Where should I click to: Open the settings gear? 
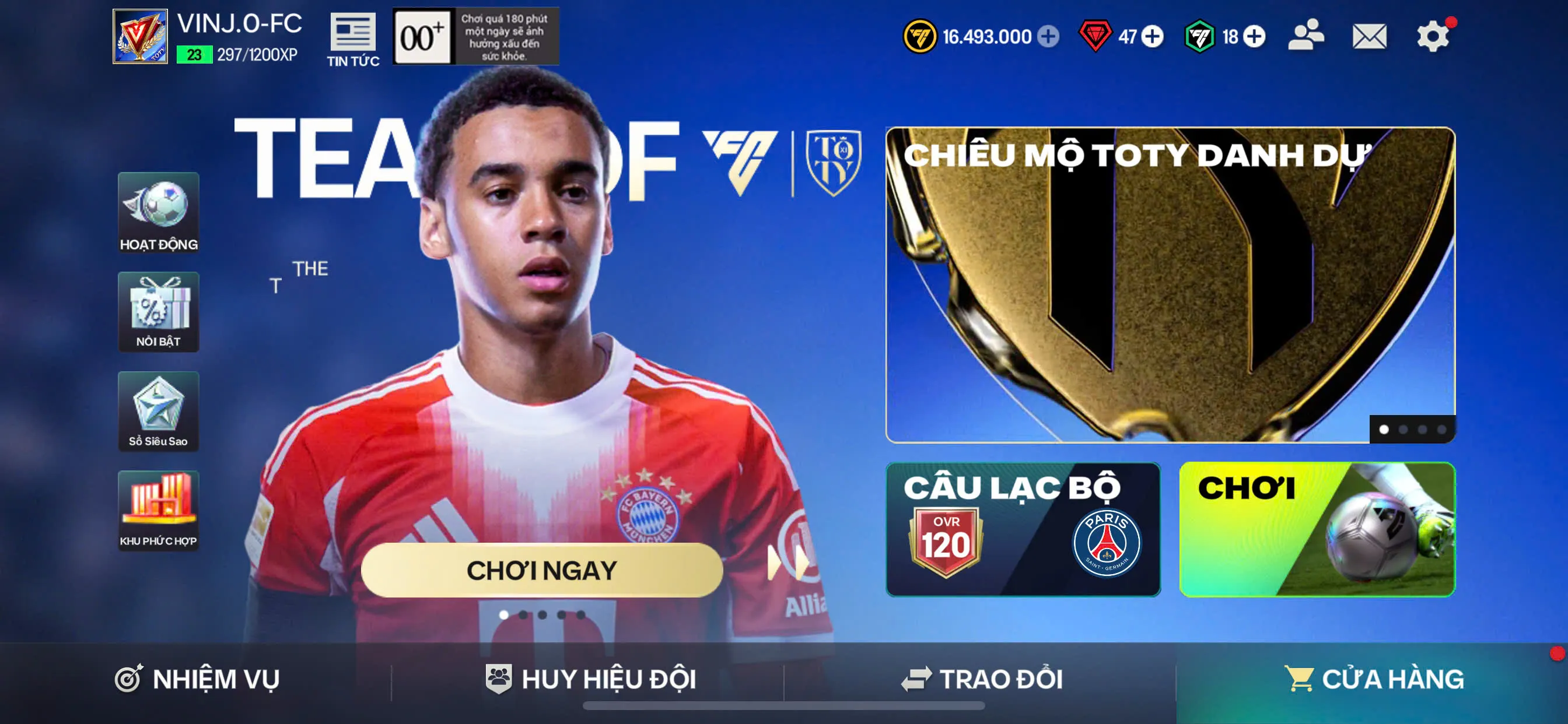[x=1432, y=37]
